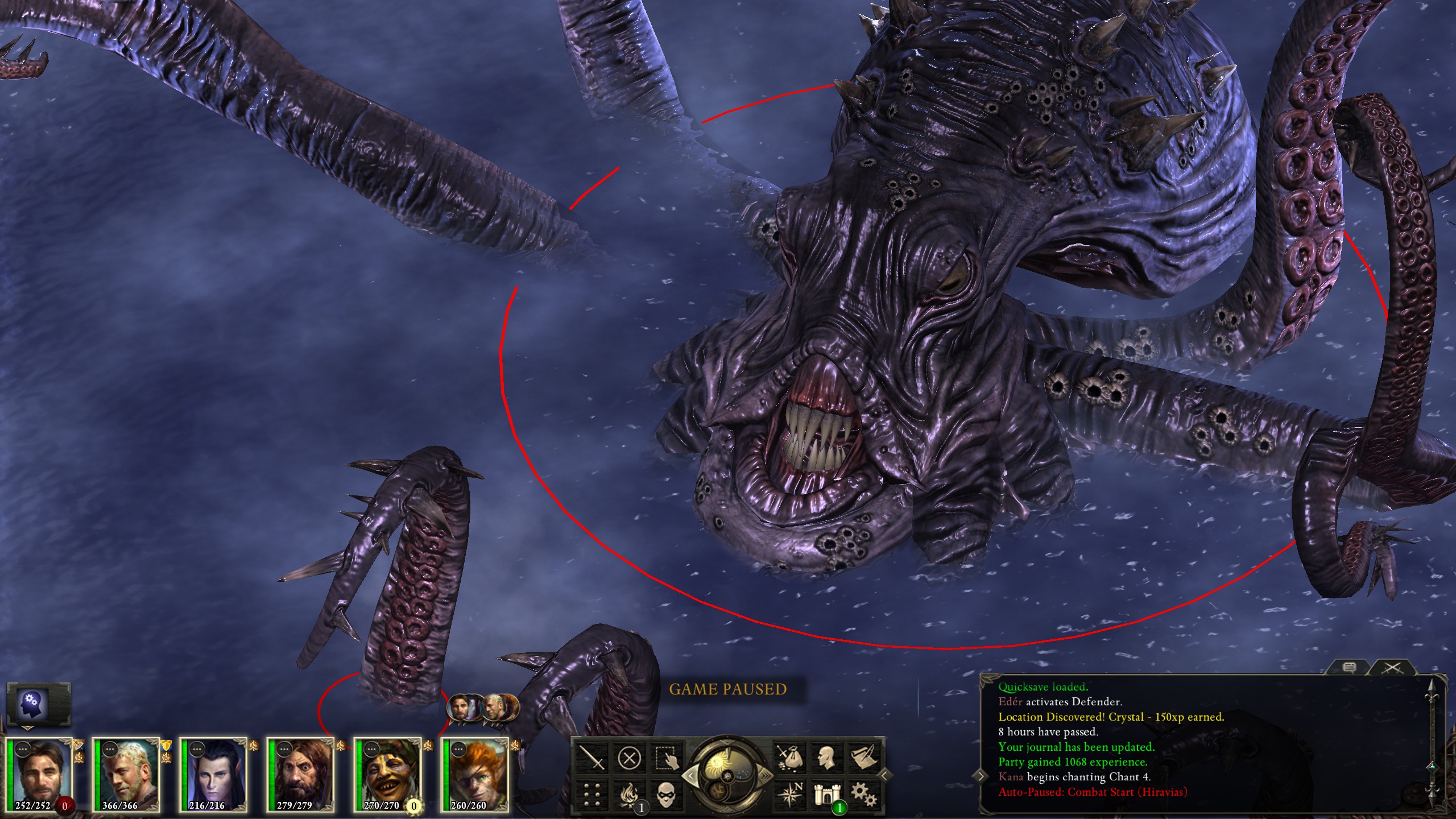Open the area map compass icon
Screen dimensions: 1456x819
790,795
